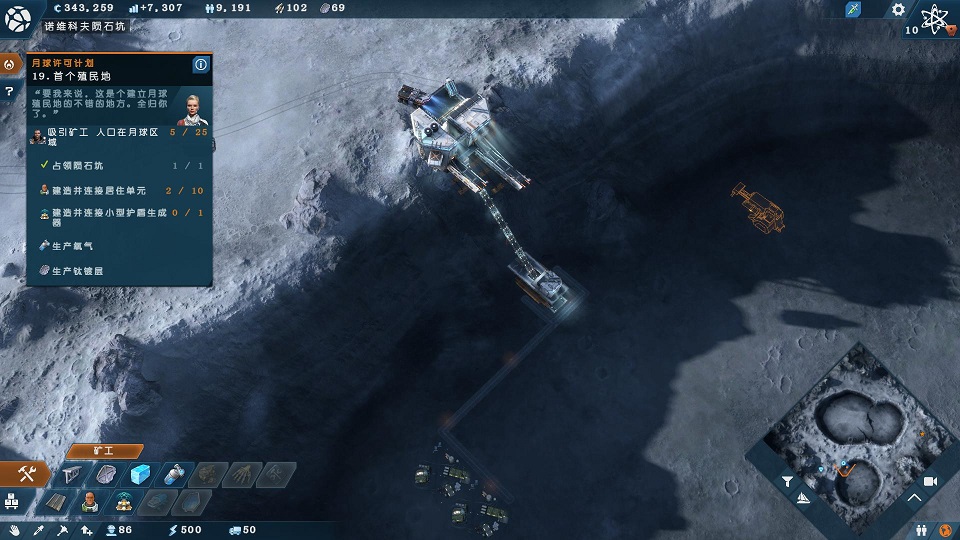The width and height of the screenshot is (960, 540).
Task: Click the question mark help tab
Action: (9, 91)
